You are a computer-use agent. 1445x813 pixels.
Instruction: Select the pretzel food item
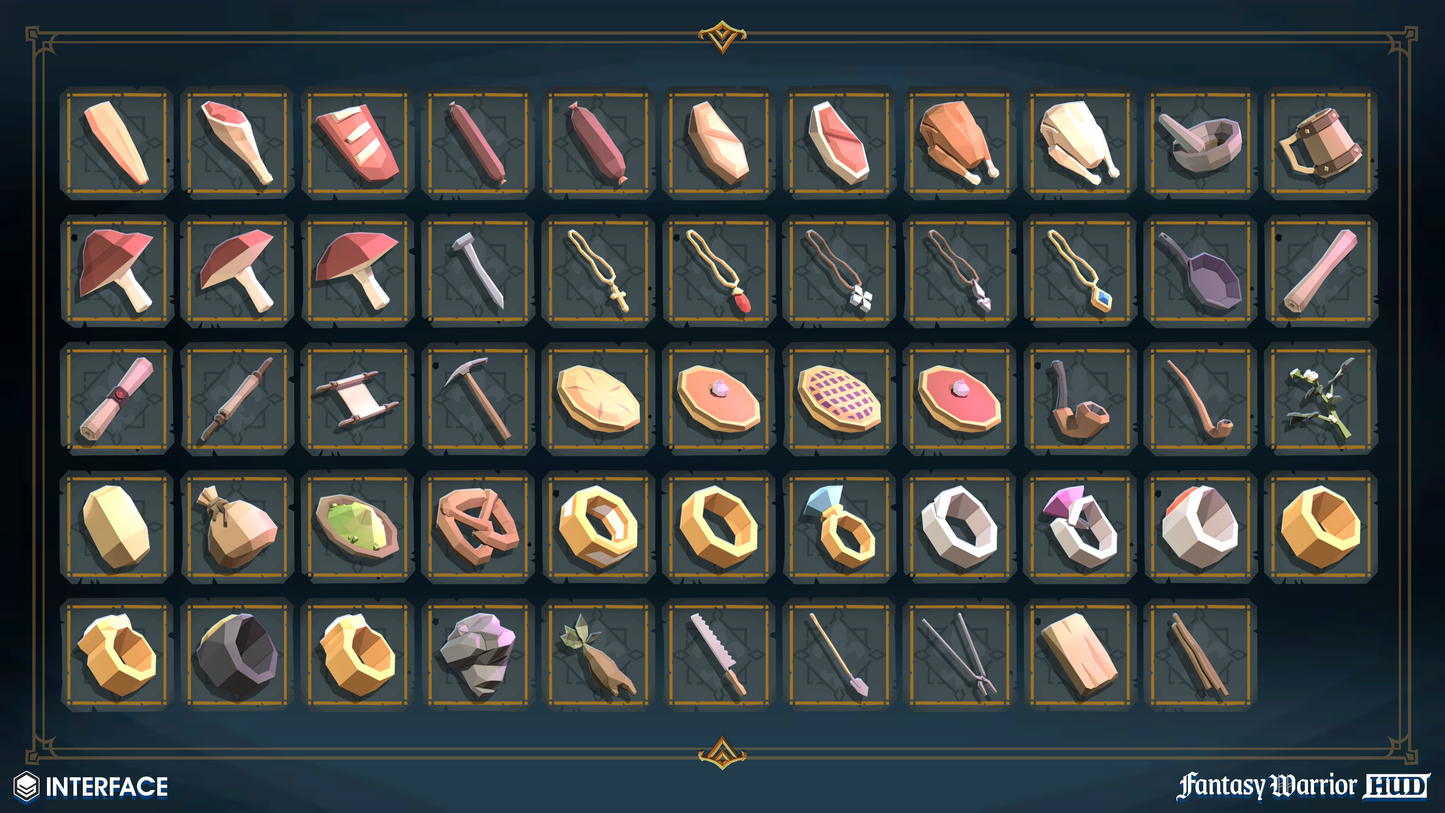coord(477,526)
